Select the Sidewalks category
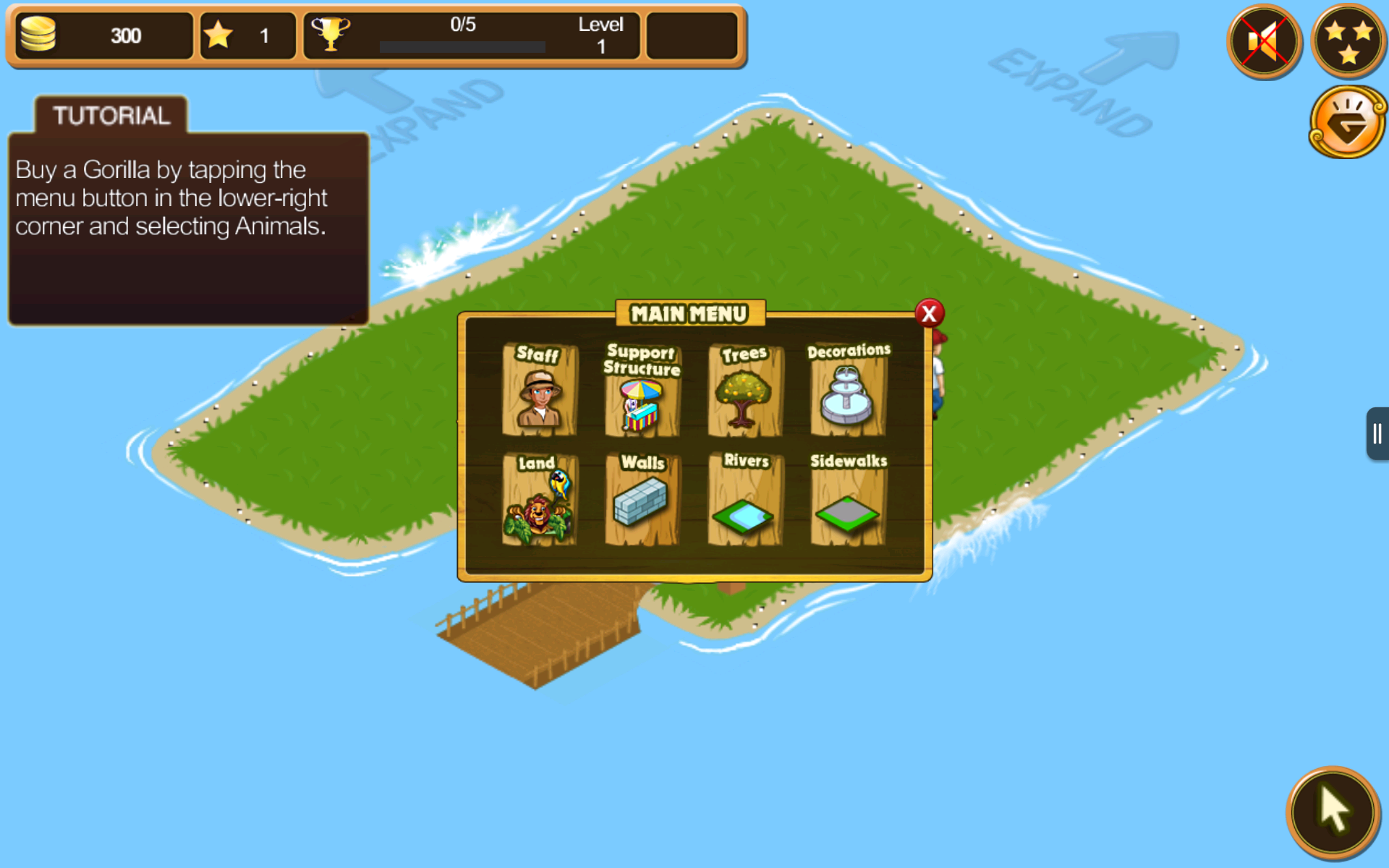Screen dimensions: 1389x868 tap(847, 501)
